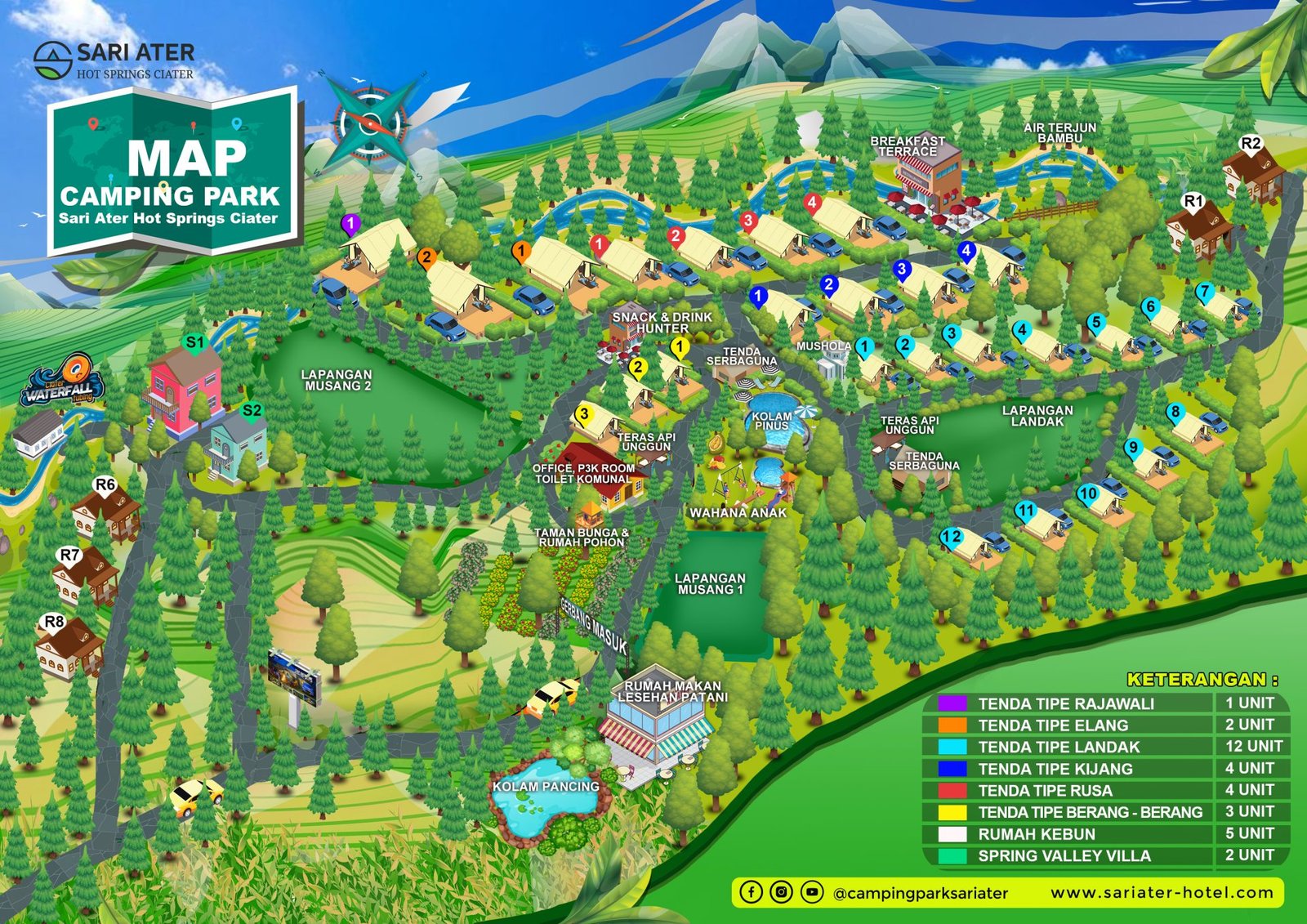1307x924 pixels.
Task: Pick the Spring Valley Villa legend row
Action: pyautogui.click(x=1064, y=856)
